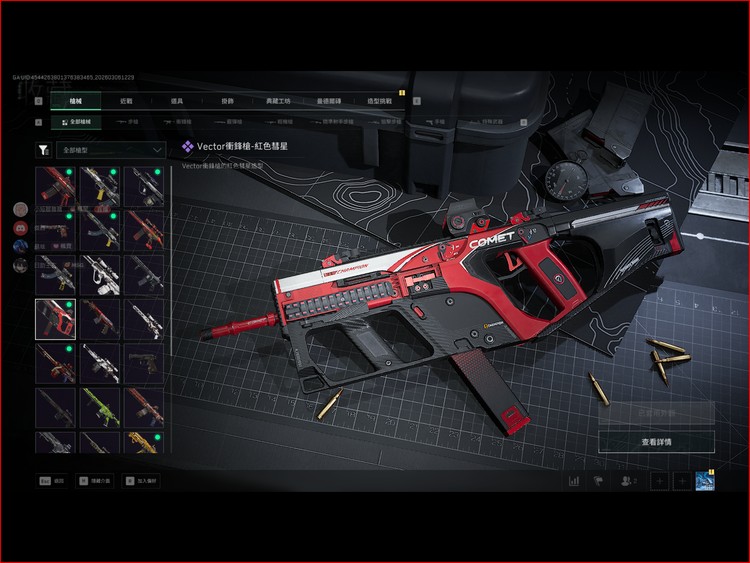The height and width of the screenshot is (563, 750).
Task: Switch to the 道具 items tab
Action: coord(177,101)
